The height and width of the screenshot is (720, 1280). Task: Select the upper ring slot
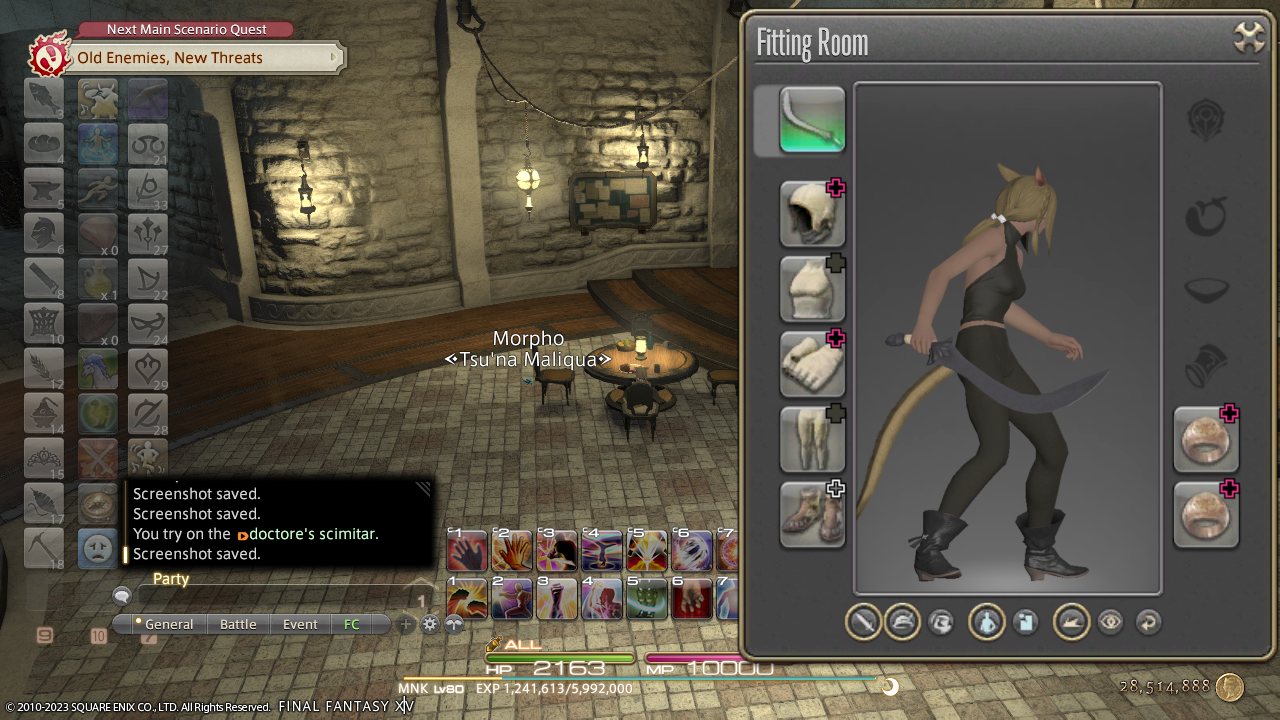point(1206,439)
